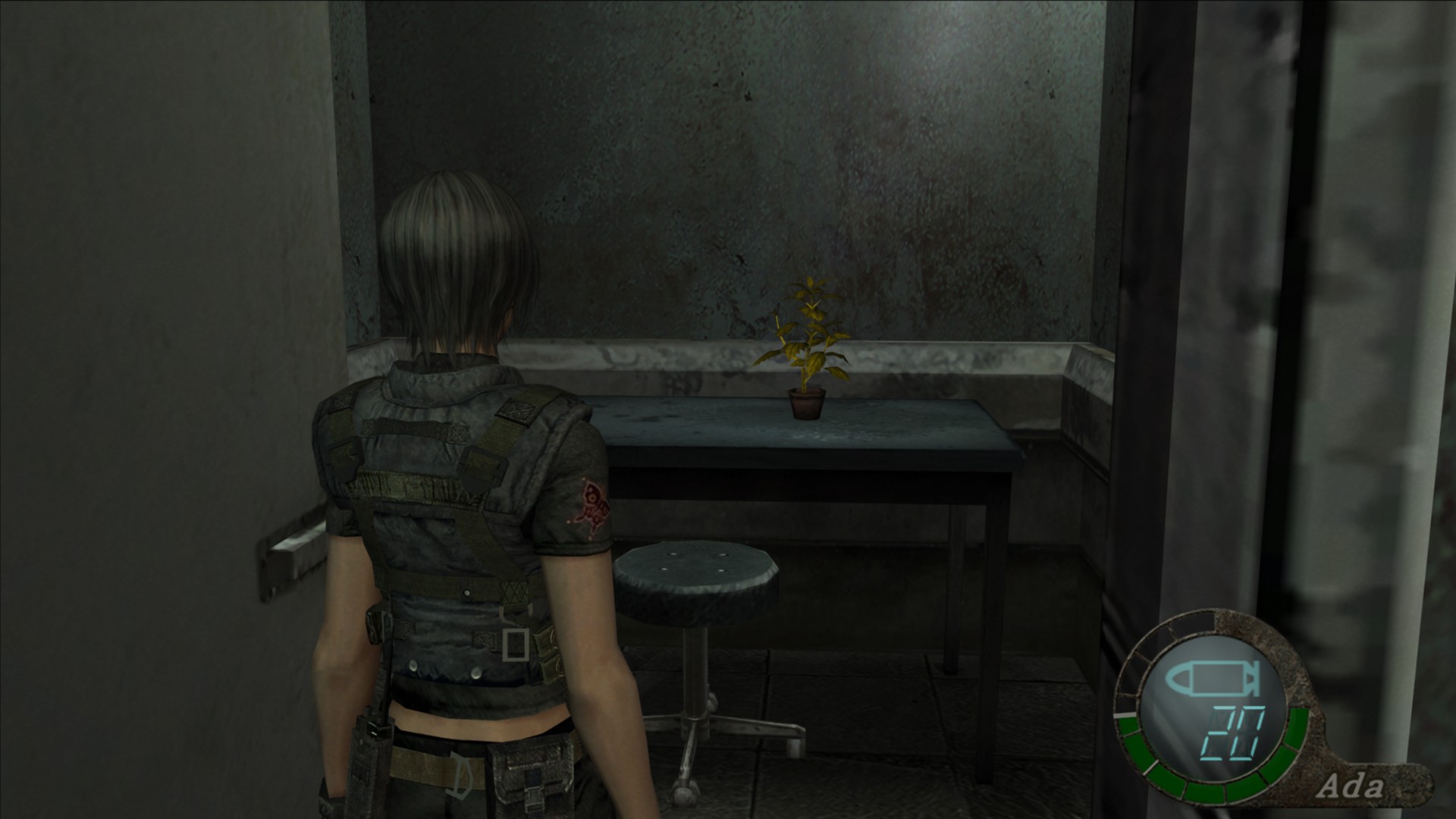Click the bullet icon in the HUD gauge
This screenshot has width=1456, height=819.
[1213, 682]
